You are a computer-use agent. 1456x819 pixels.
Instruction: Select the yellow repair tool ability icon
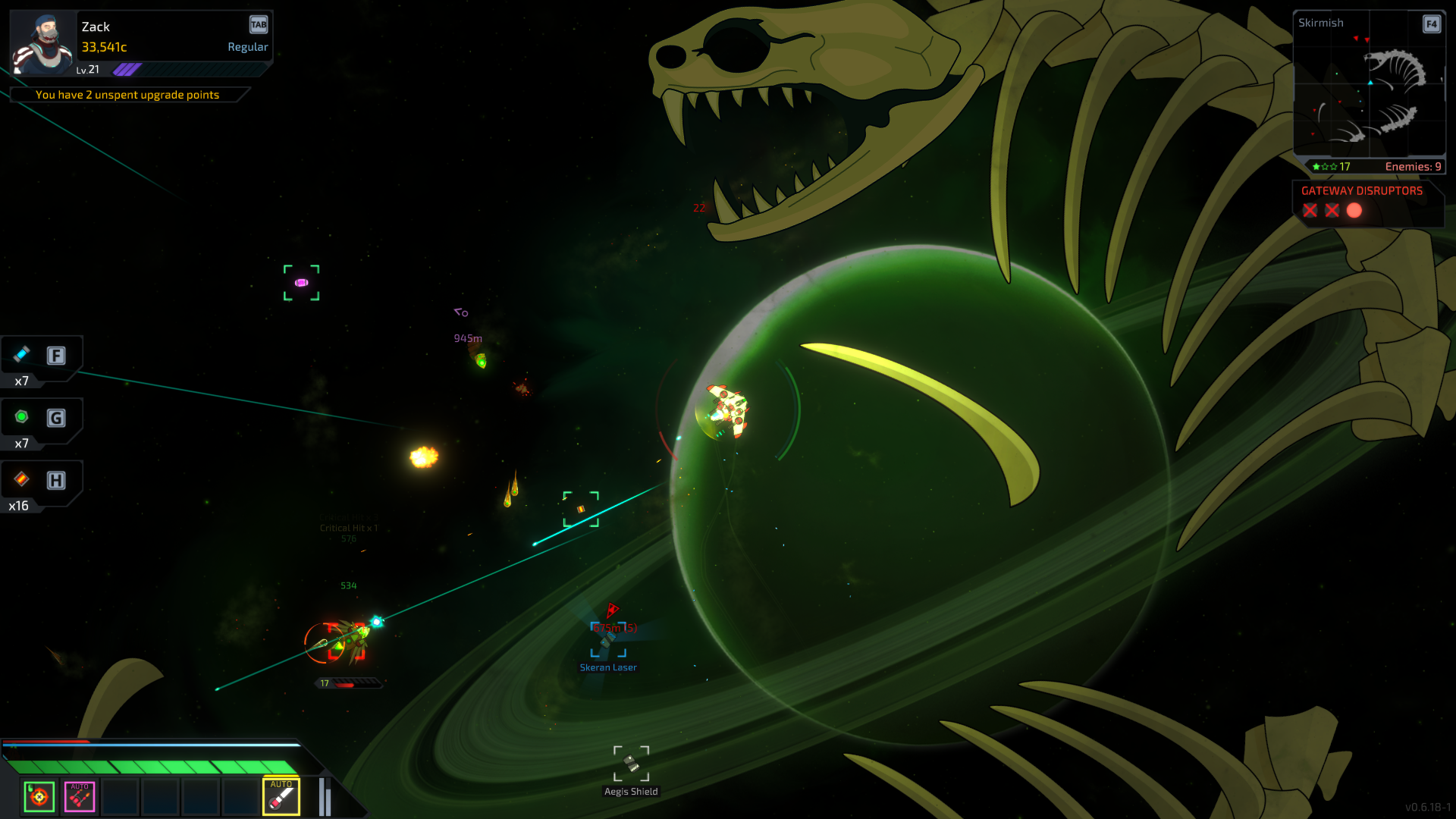(281, 798)
